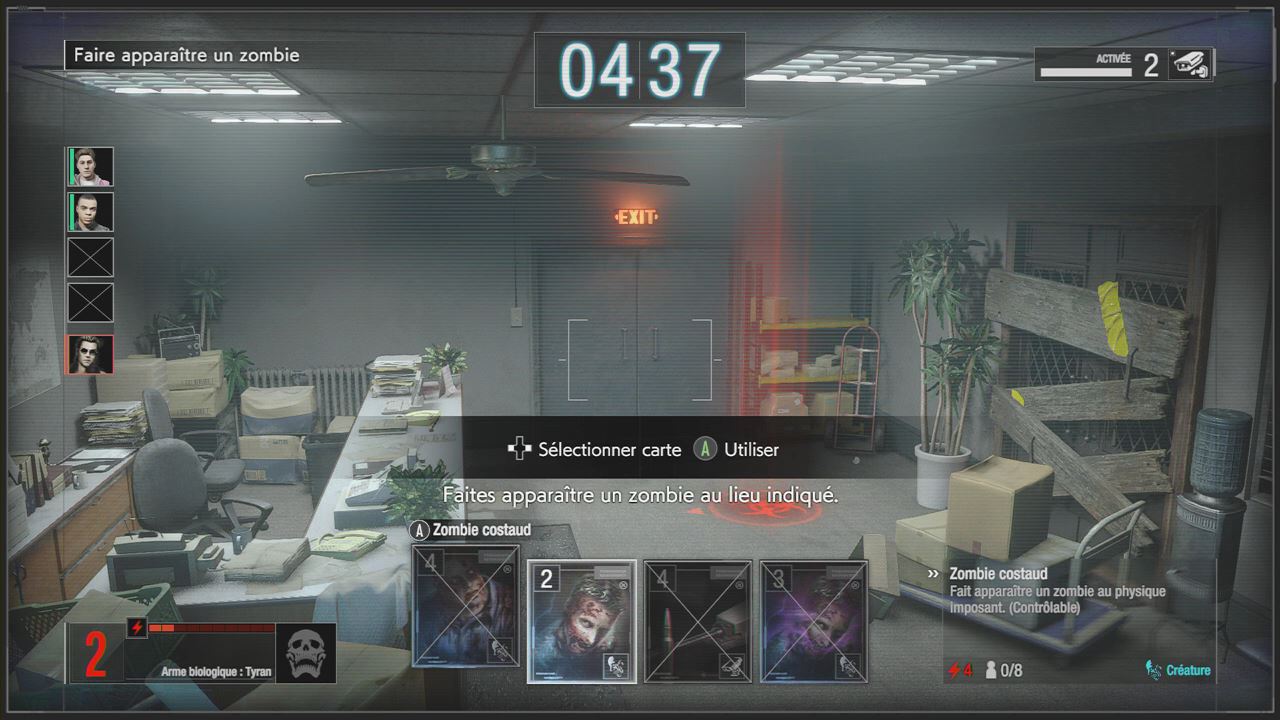This screenshot has height=720, width=1280.
Task: Select the survivor portrait in the dark jacket
Action: coord(91,212)
